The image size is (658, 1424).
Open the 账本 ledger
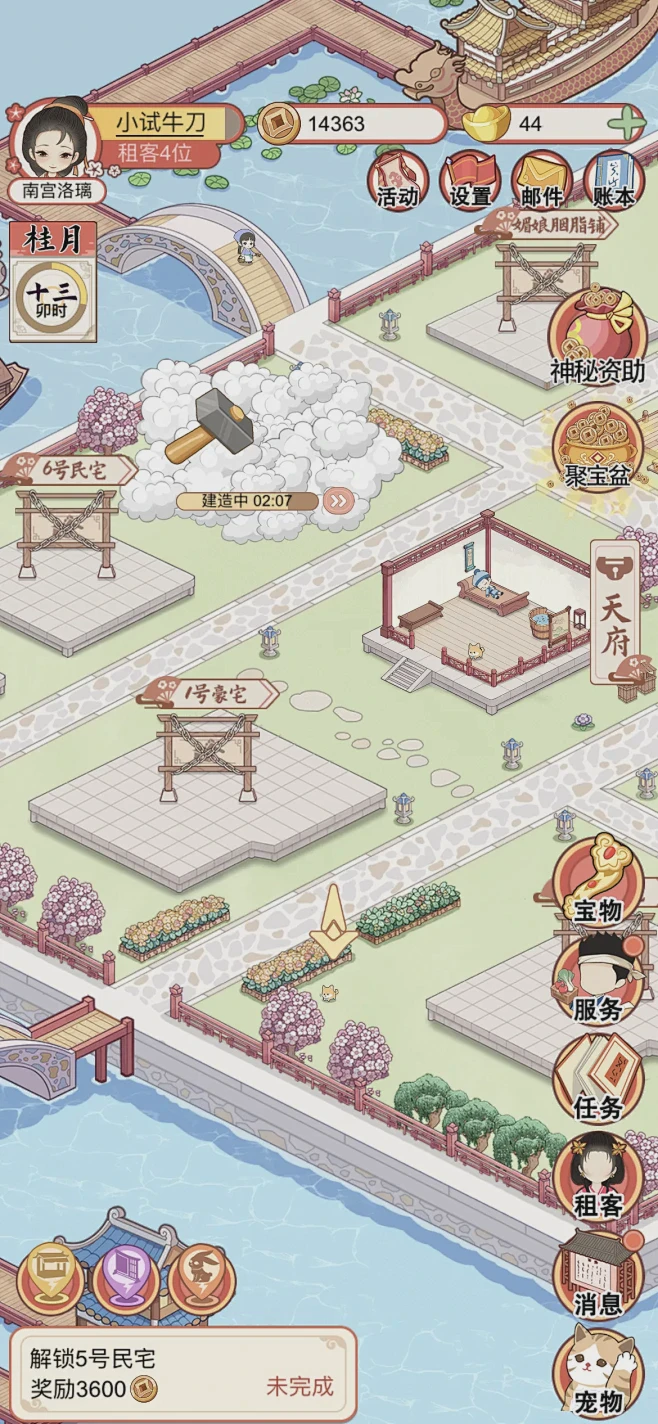pos(612,181)
